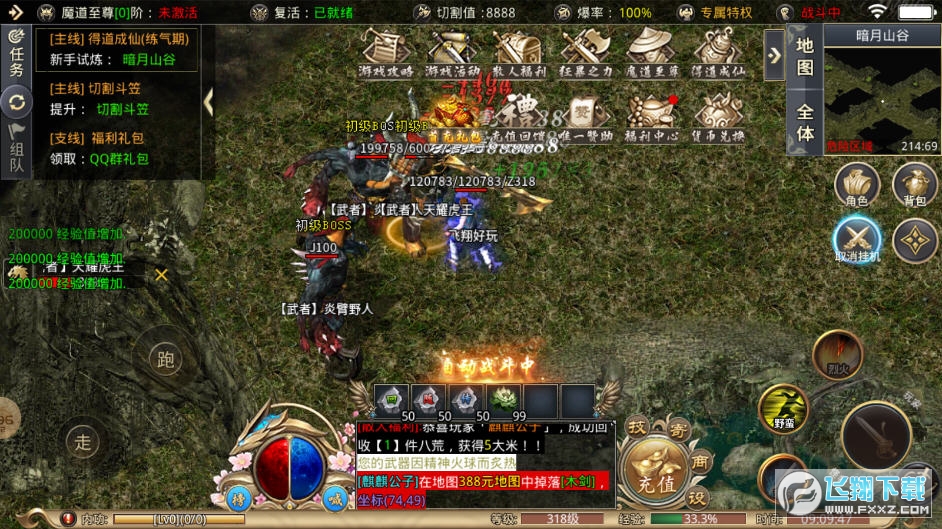942x529 pixels.
Task: Activate the 烈火 fire sword skill
Action: 837,356
